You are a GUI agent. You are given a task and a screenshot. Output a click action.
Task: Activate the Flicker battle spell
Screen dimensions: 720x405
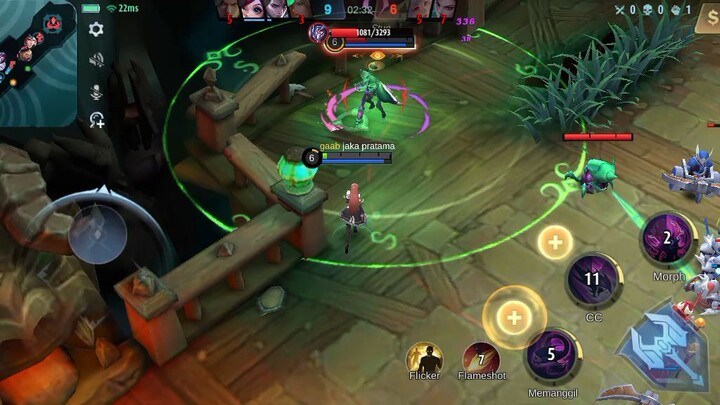tap(424, 359)
